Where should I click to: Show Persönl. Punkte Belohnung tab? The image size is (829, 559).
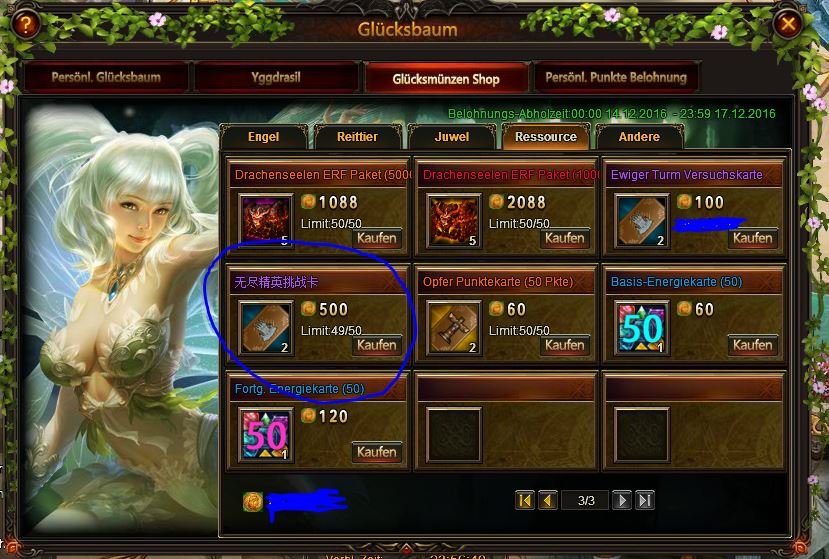click(617, 78)
